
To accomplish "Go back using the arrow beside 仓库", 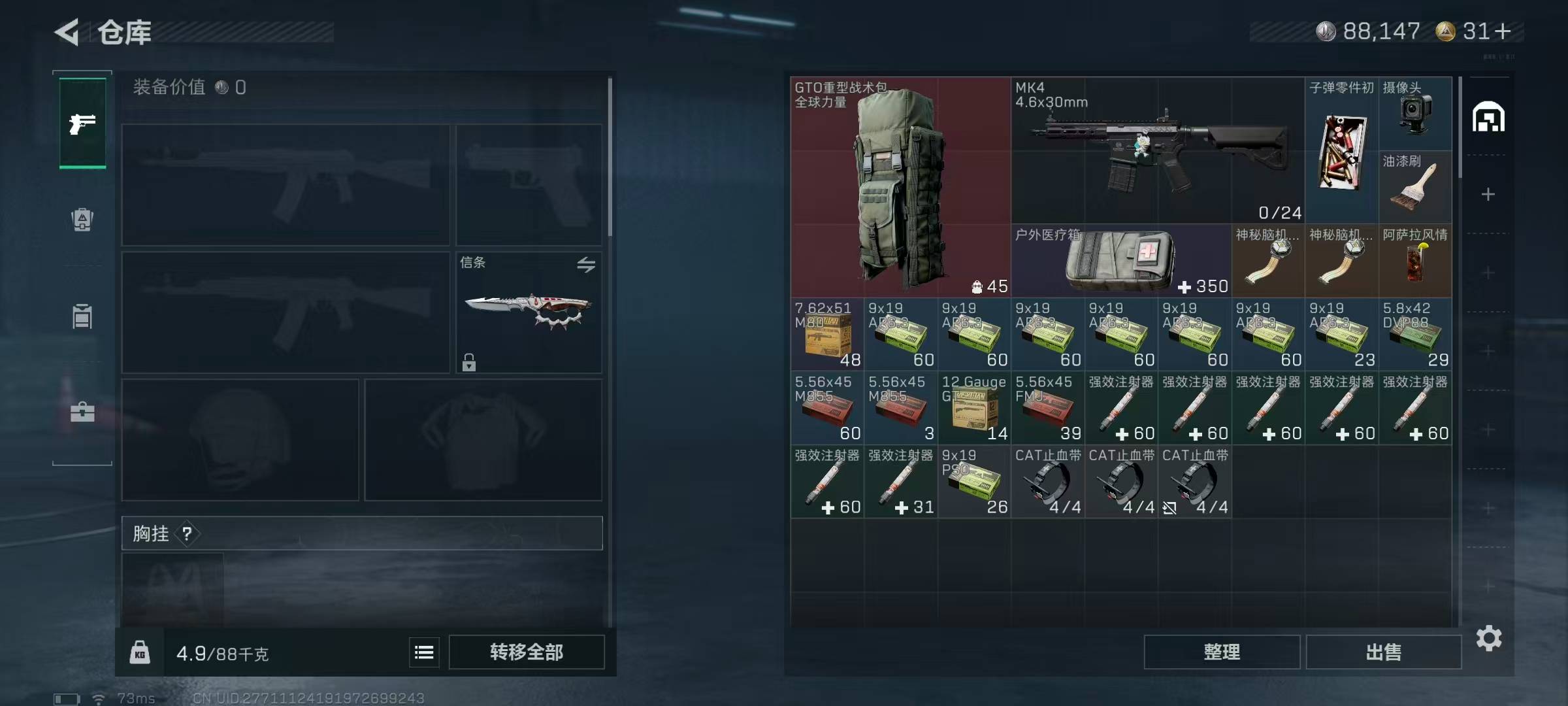I will point(67,32).
